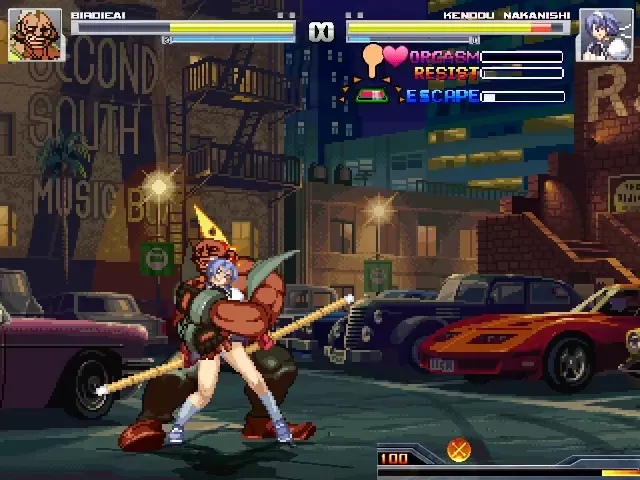This screenshot has width=640, height=480.
Task: Click Birdieai's bald fighter portrait
Action: [35, 36]
